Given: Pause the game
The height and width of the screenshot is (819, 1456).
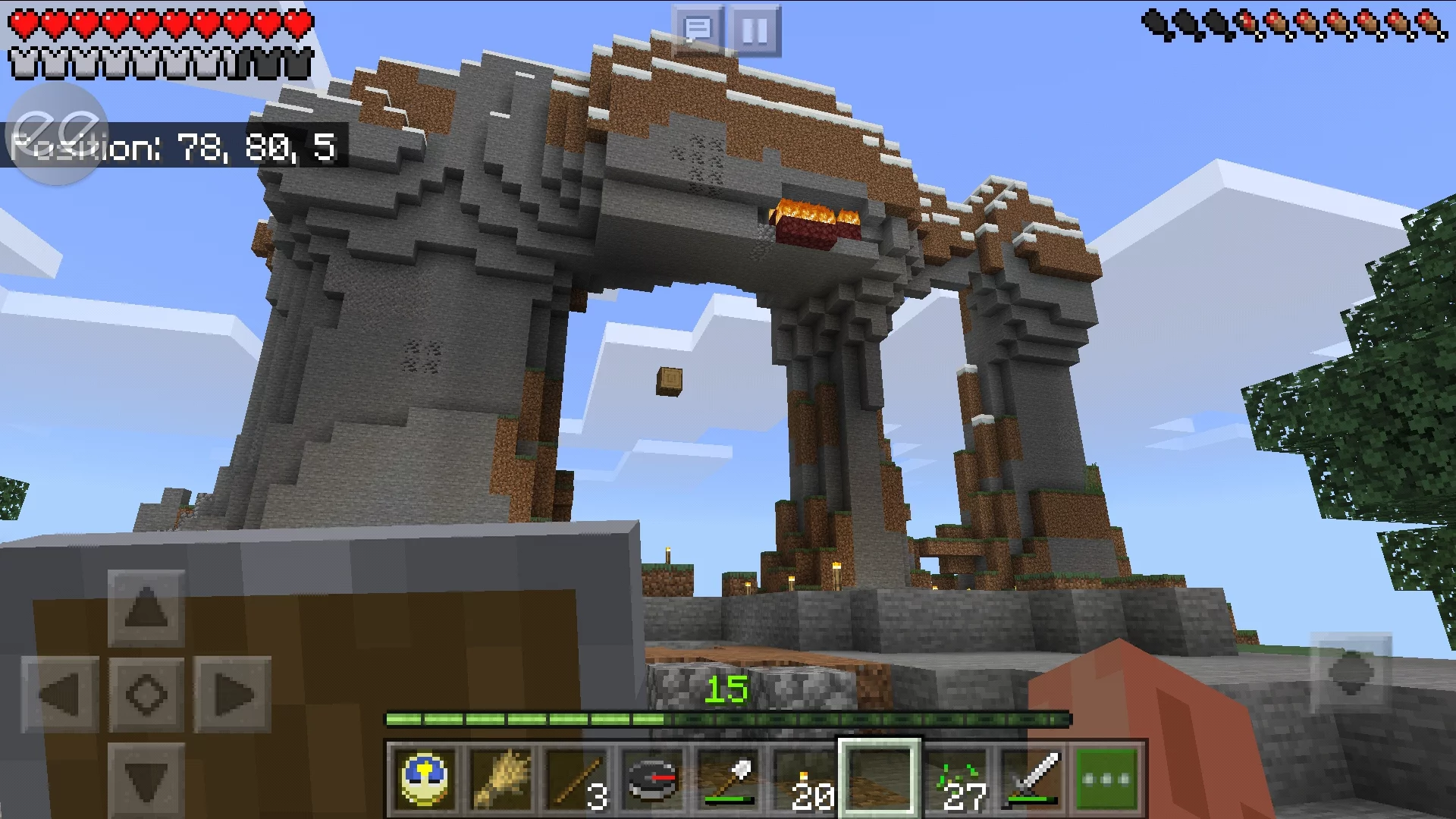Looking at the screenshot, I should 755,31.
